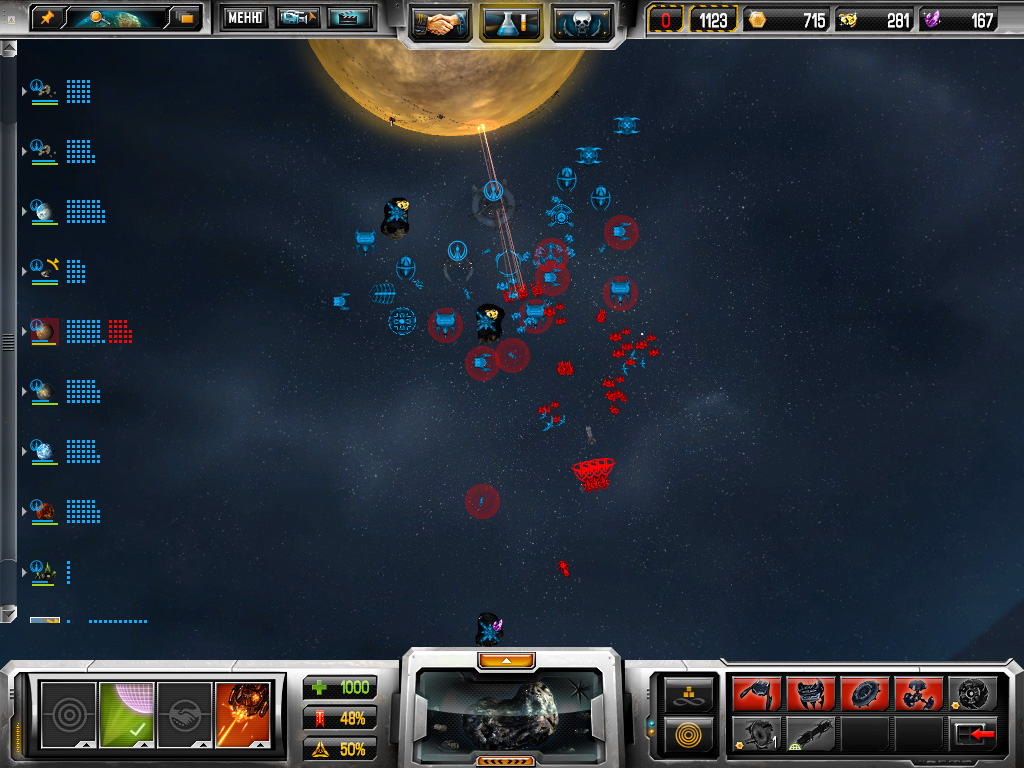Activate the fiery orange attack ability icon
Viewport: 1024px width, 768px height.
243,714
